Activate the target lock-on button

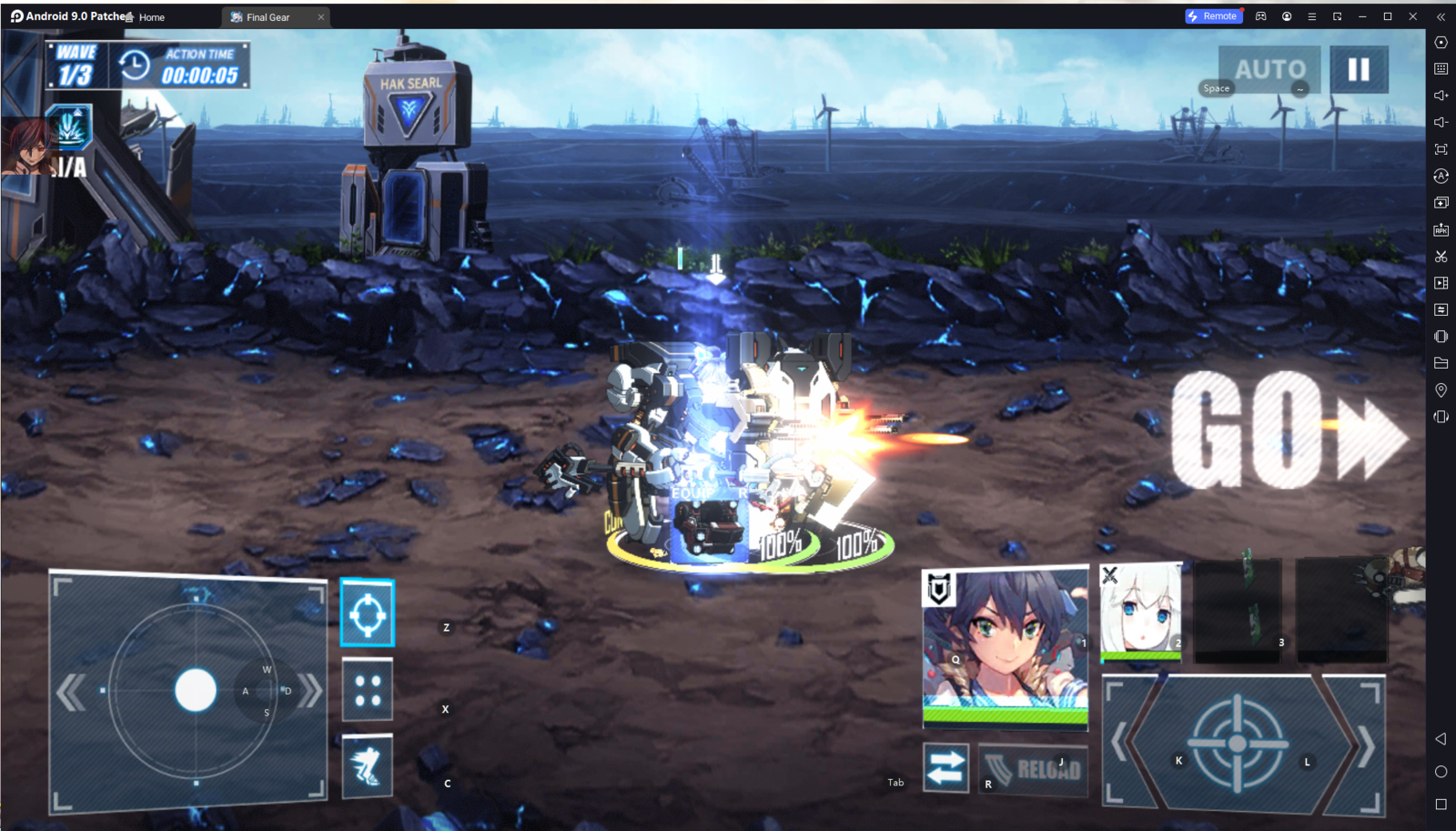368,613
